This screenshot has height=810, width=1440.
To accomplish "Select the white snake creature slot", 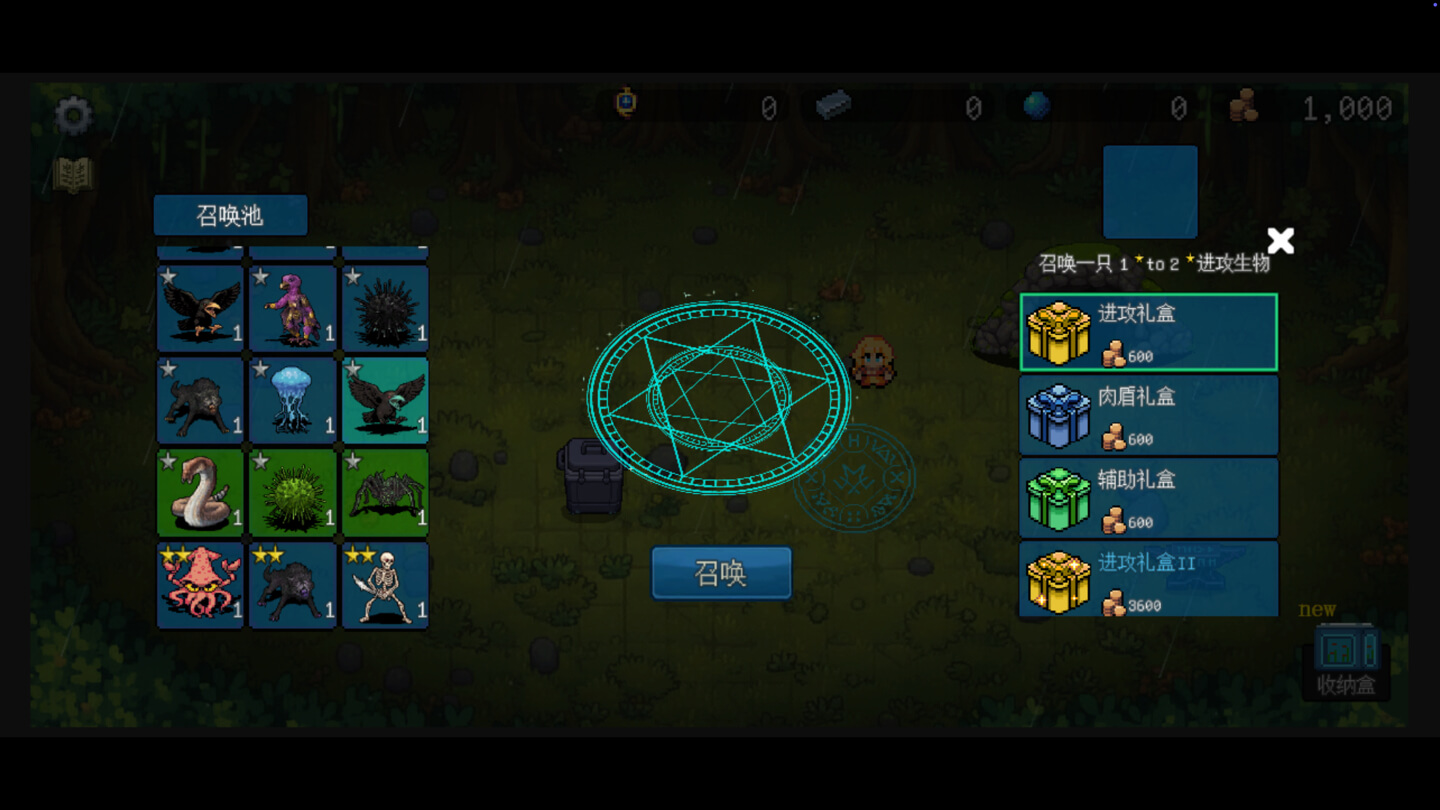I will pyautogui.click(x=200, y=492).
